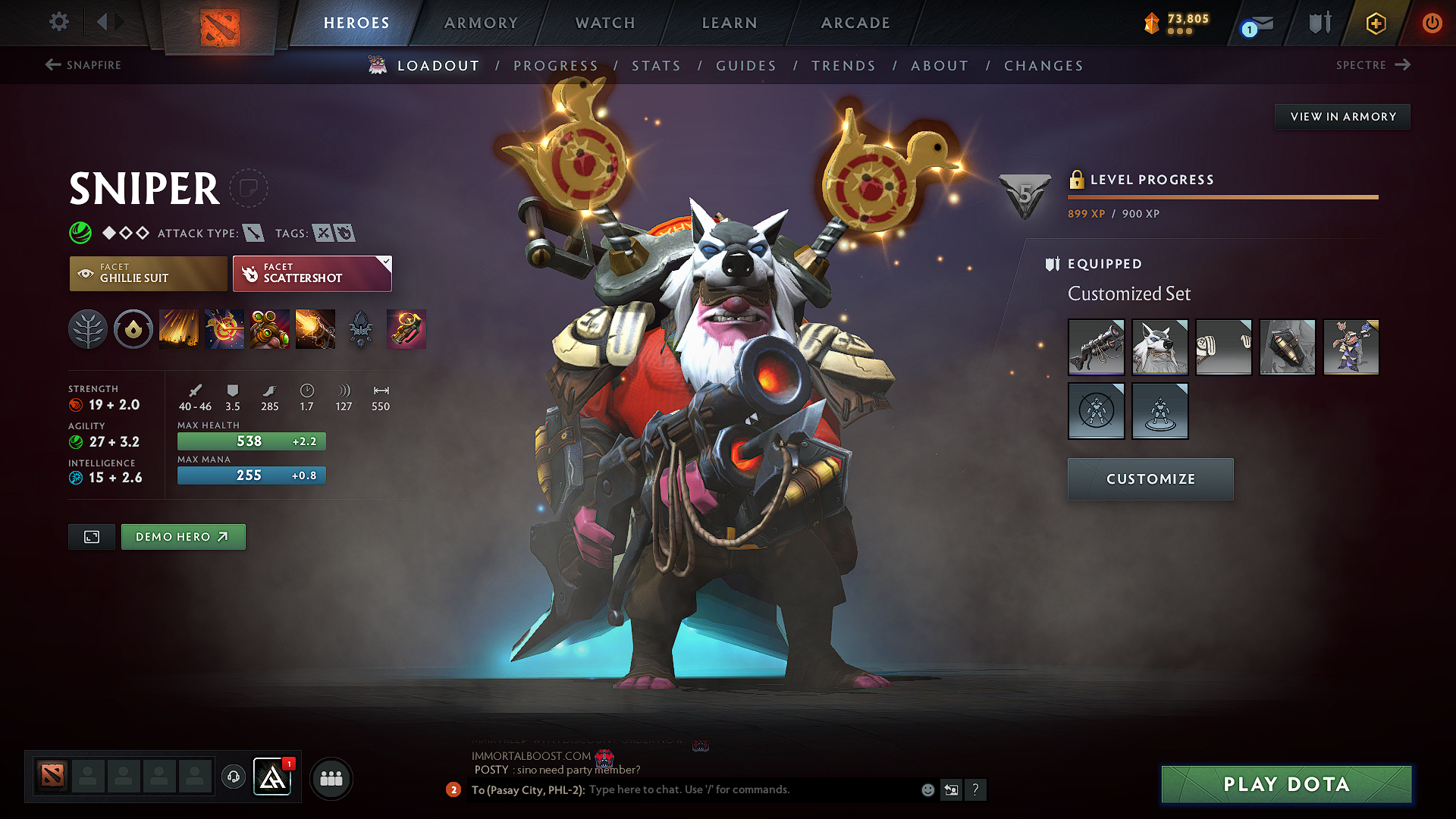Click the DEMO HERO button
Screen dimensions: 1456x819
point(183,536)
